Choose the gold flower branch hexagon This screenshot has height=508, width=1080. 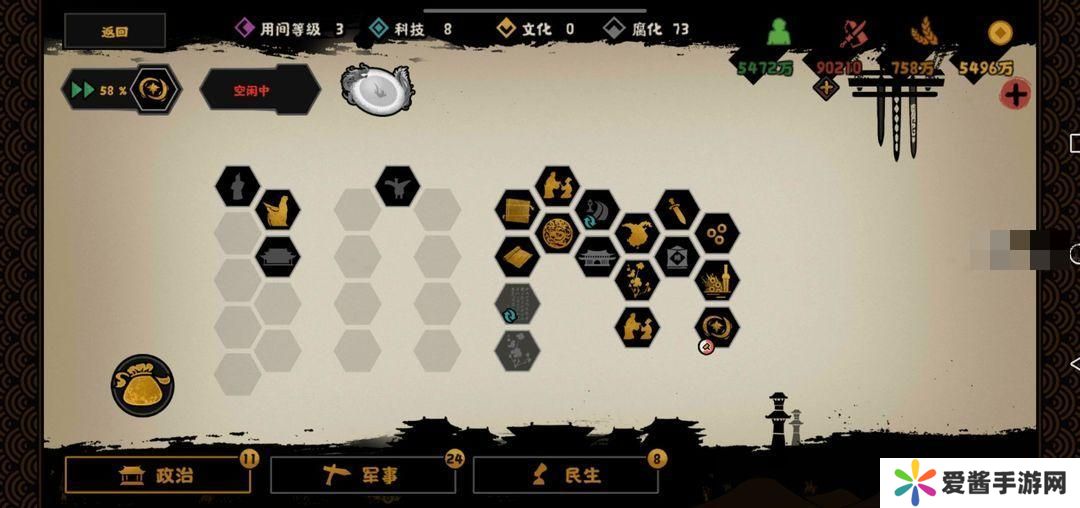coord(637,279)
